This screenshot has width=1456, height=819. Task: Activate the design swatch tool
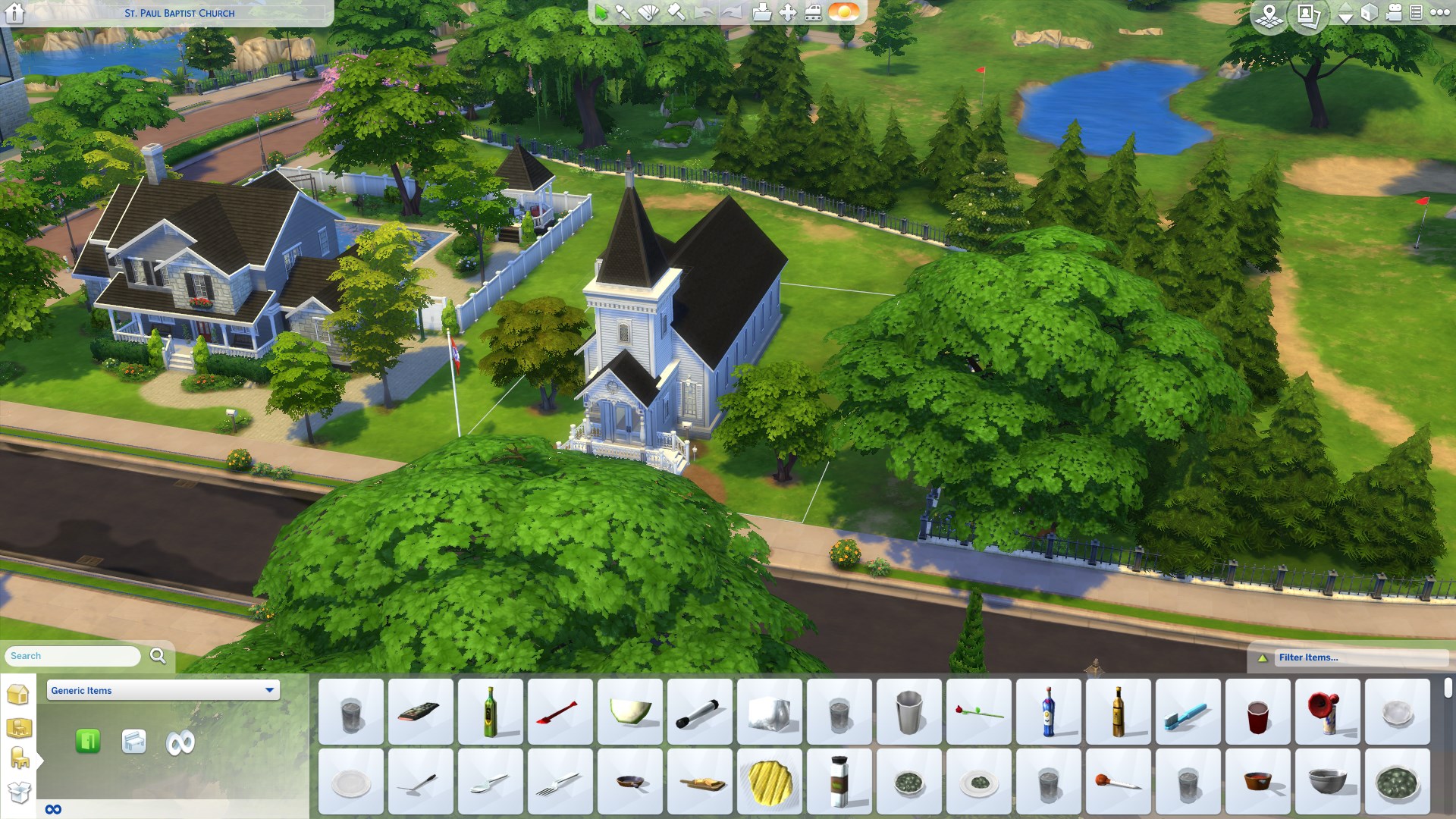tap(648, 13)
